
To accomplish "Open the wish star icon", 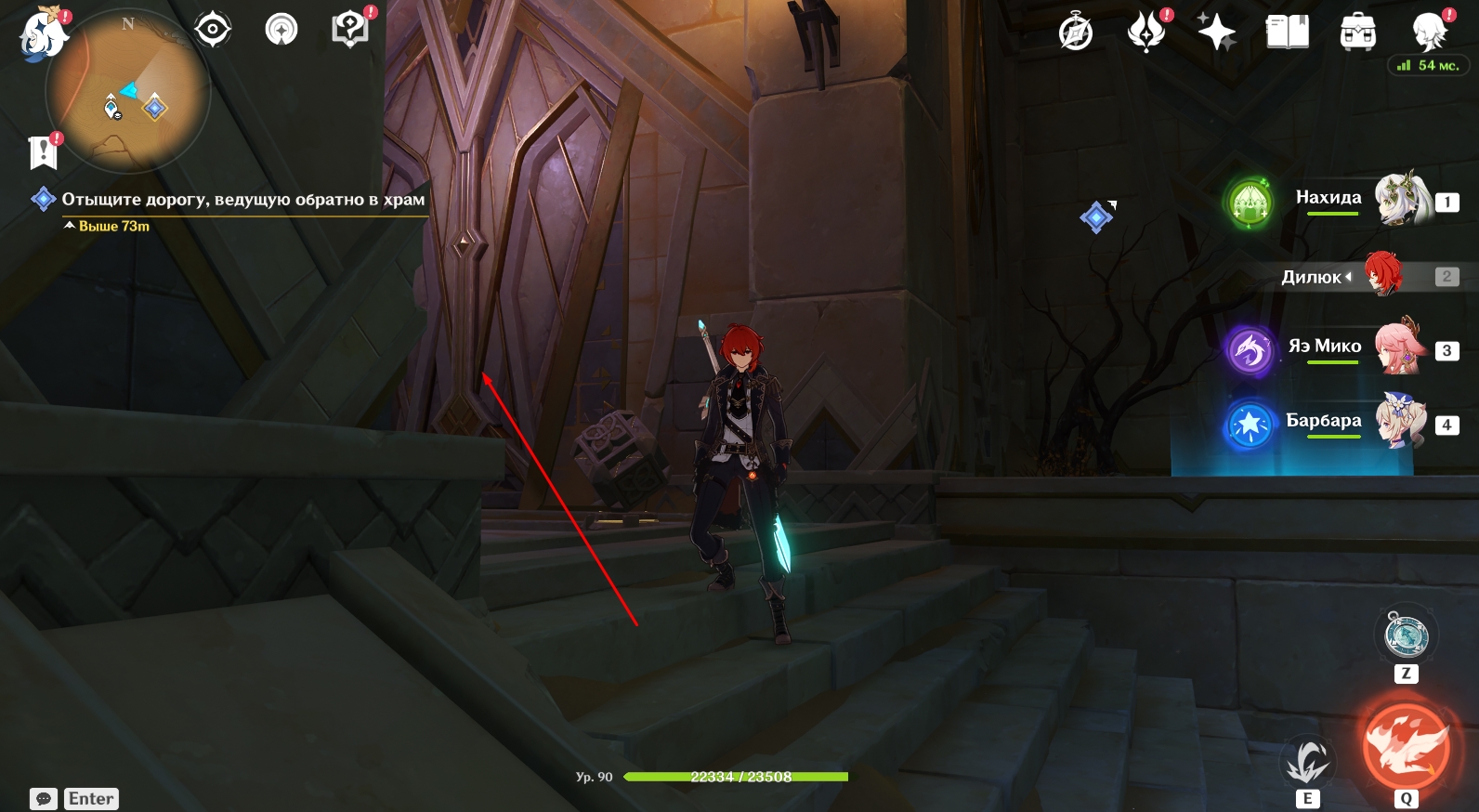I will (1216, 33).
